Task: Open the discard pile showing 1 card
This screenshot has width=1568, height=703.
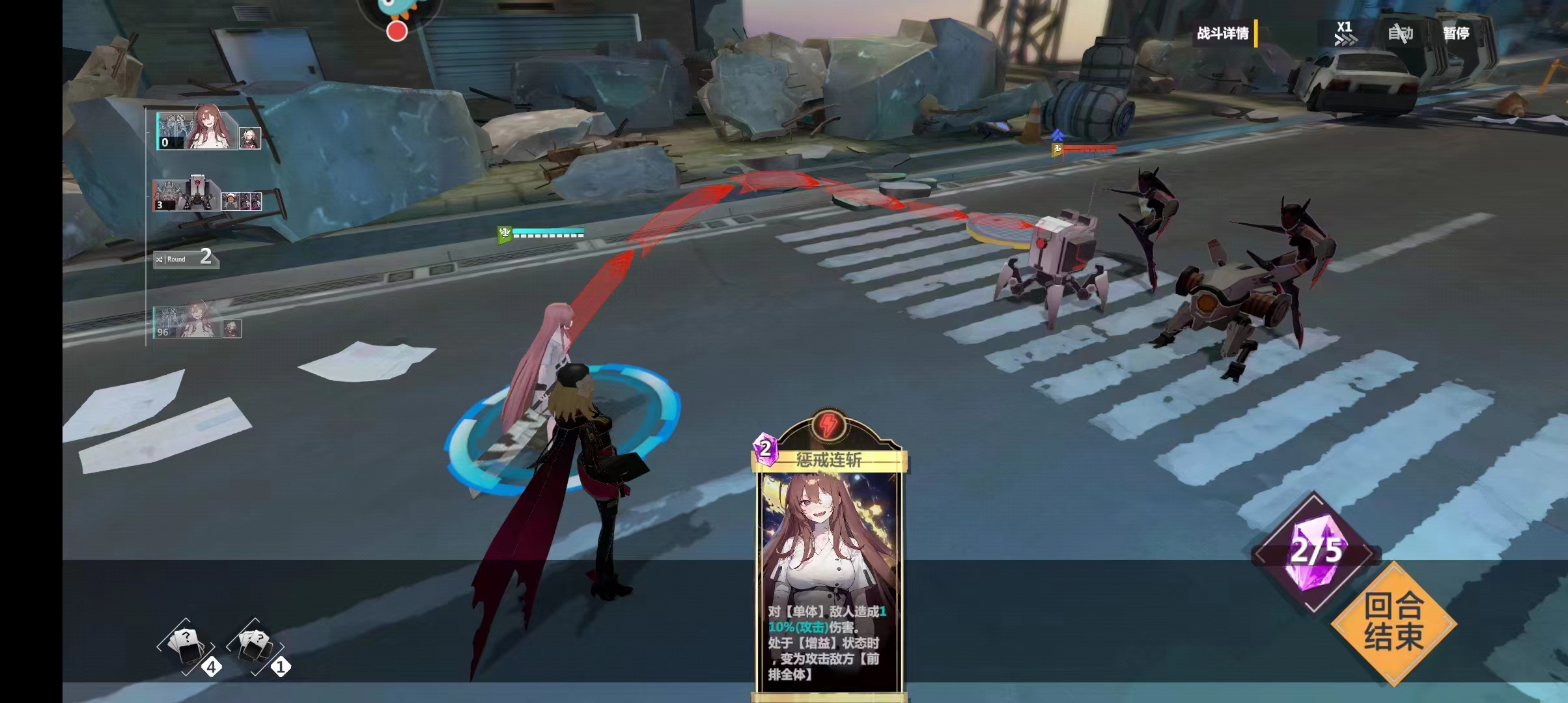Action: pos(257,647)
